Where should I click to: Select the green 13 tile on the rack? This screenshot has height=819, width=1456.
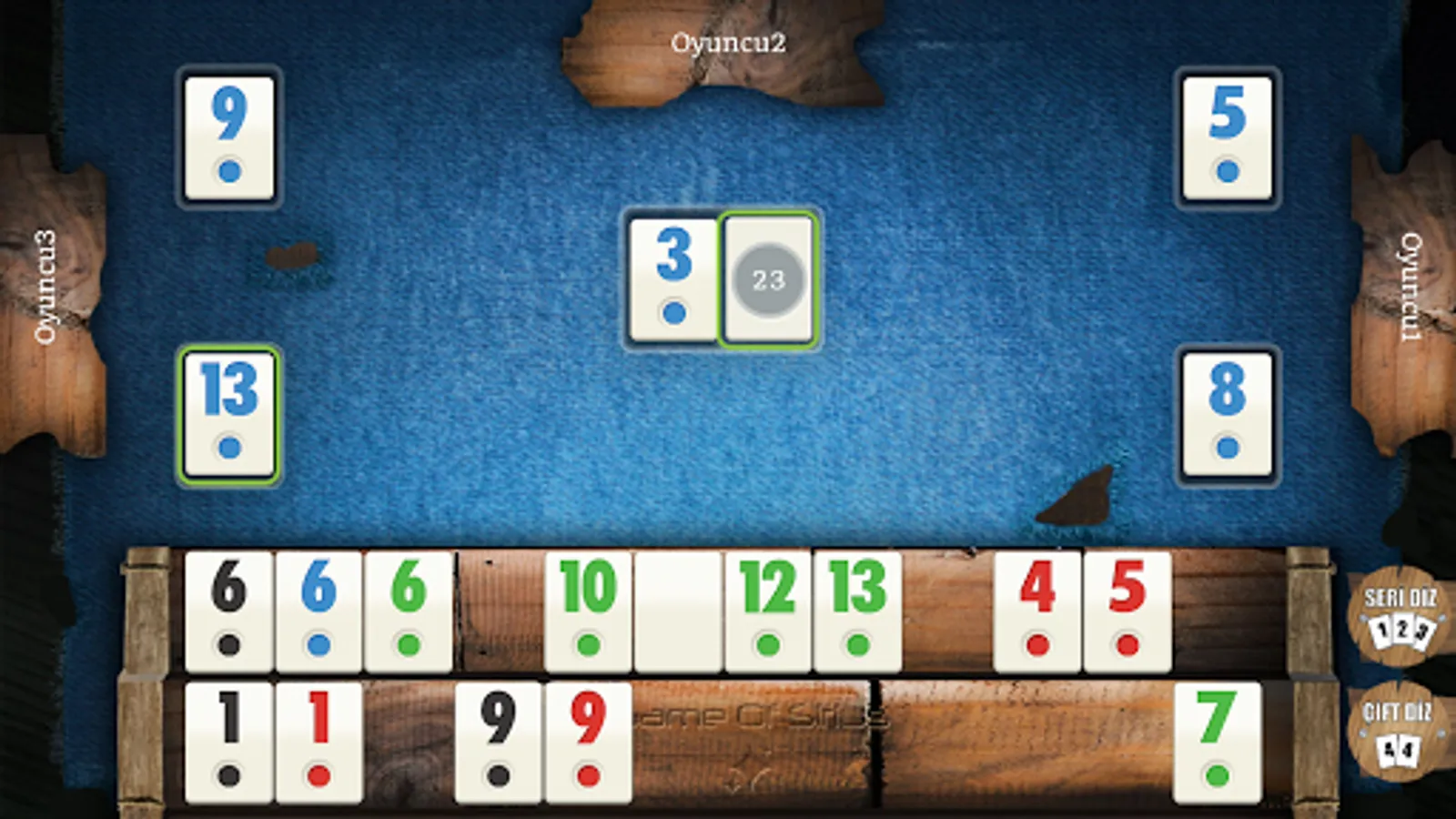[856, 610]
